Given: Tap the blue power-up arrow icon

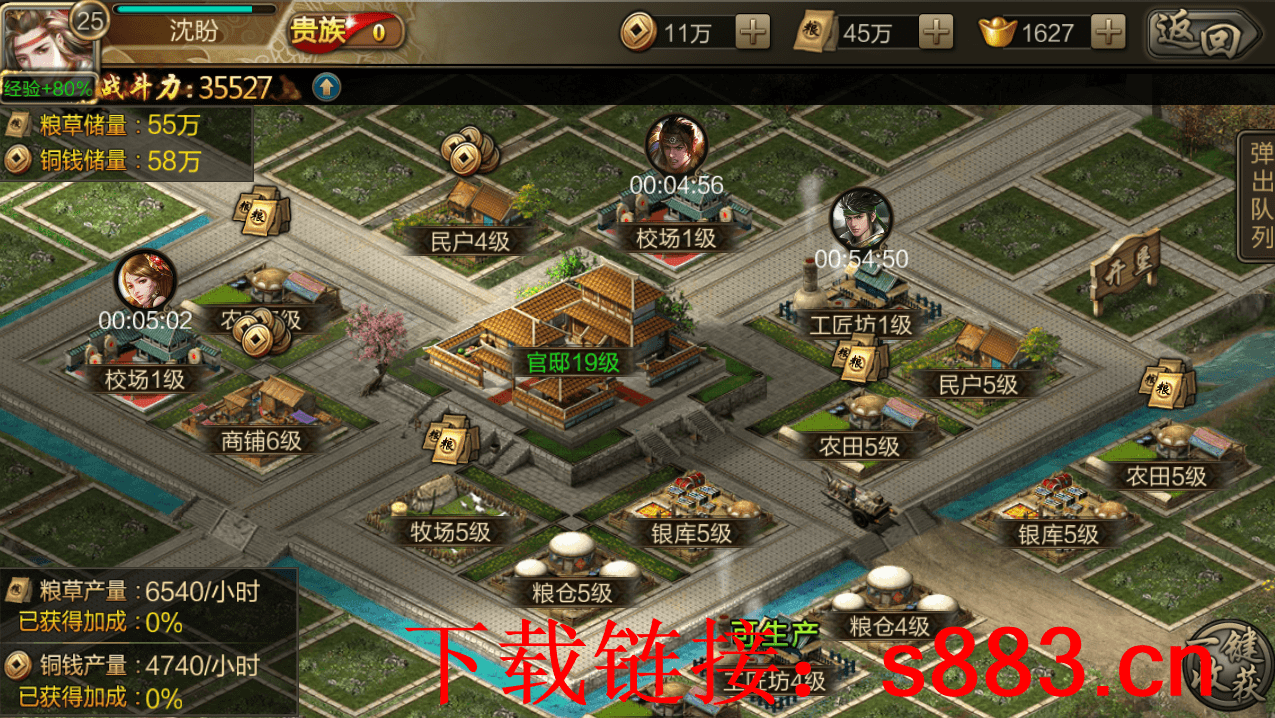Looking at the screenshot, I should click(326, 87).
